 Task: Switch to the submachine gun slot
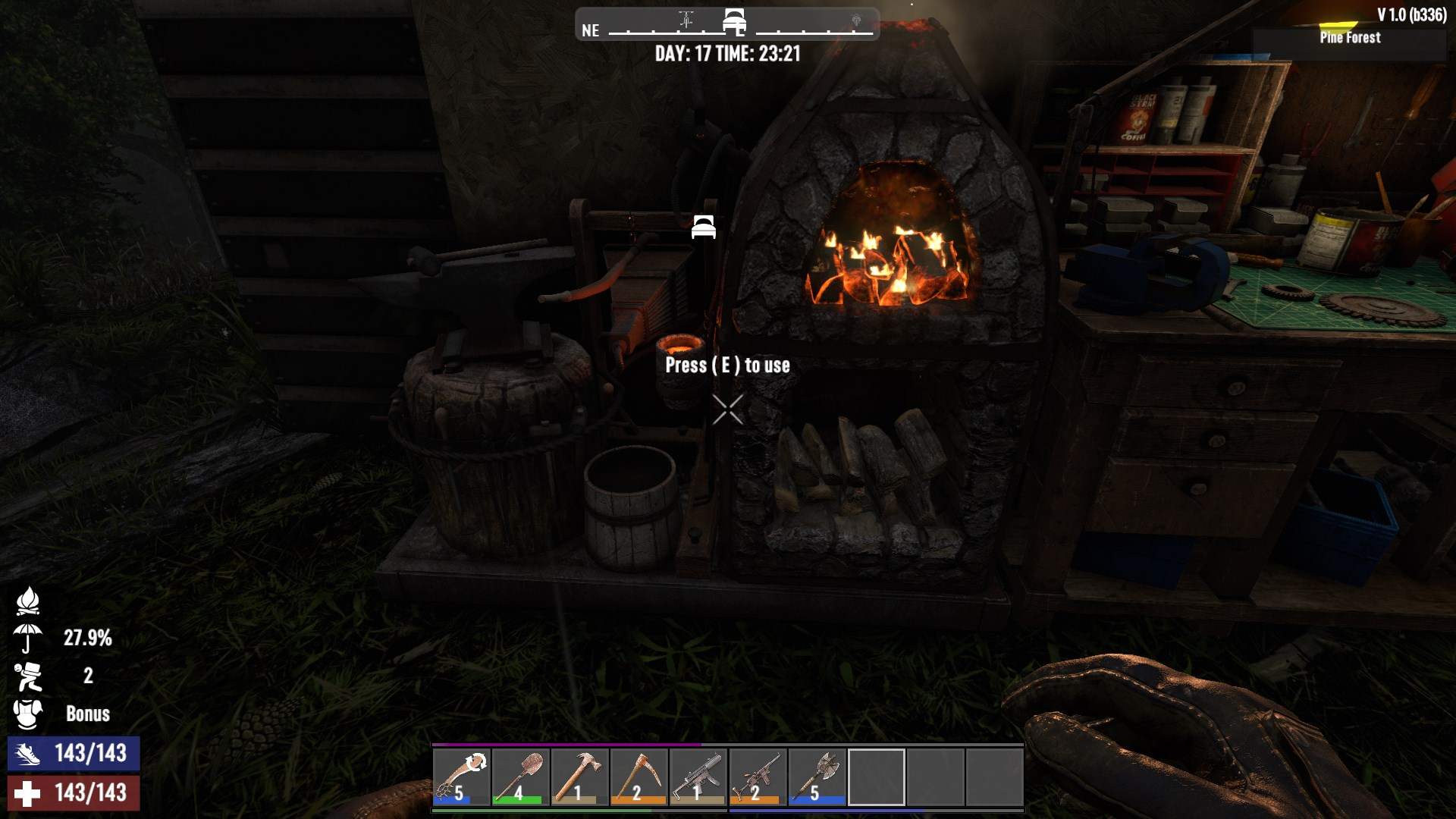[698, 777]
